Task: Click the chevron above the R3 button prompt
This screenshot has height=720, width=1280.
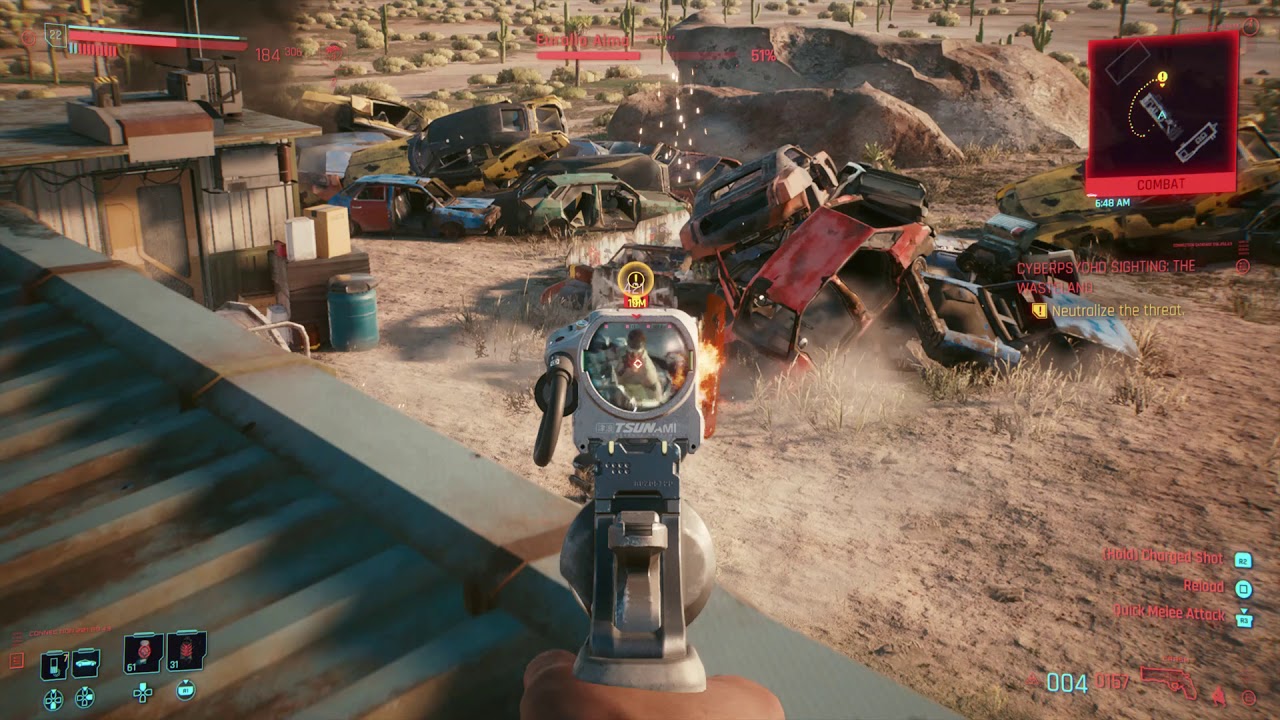Action: point(1243,609)
